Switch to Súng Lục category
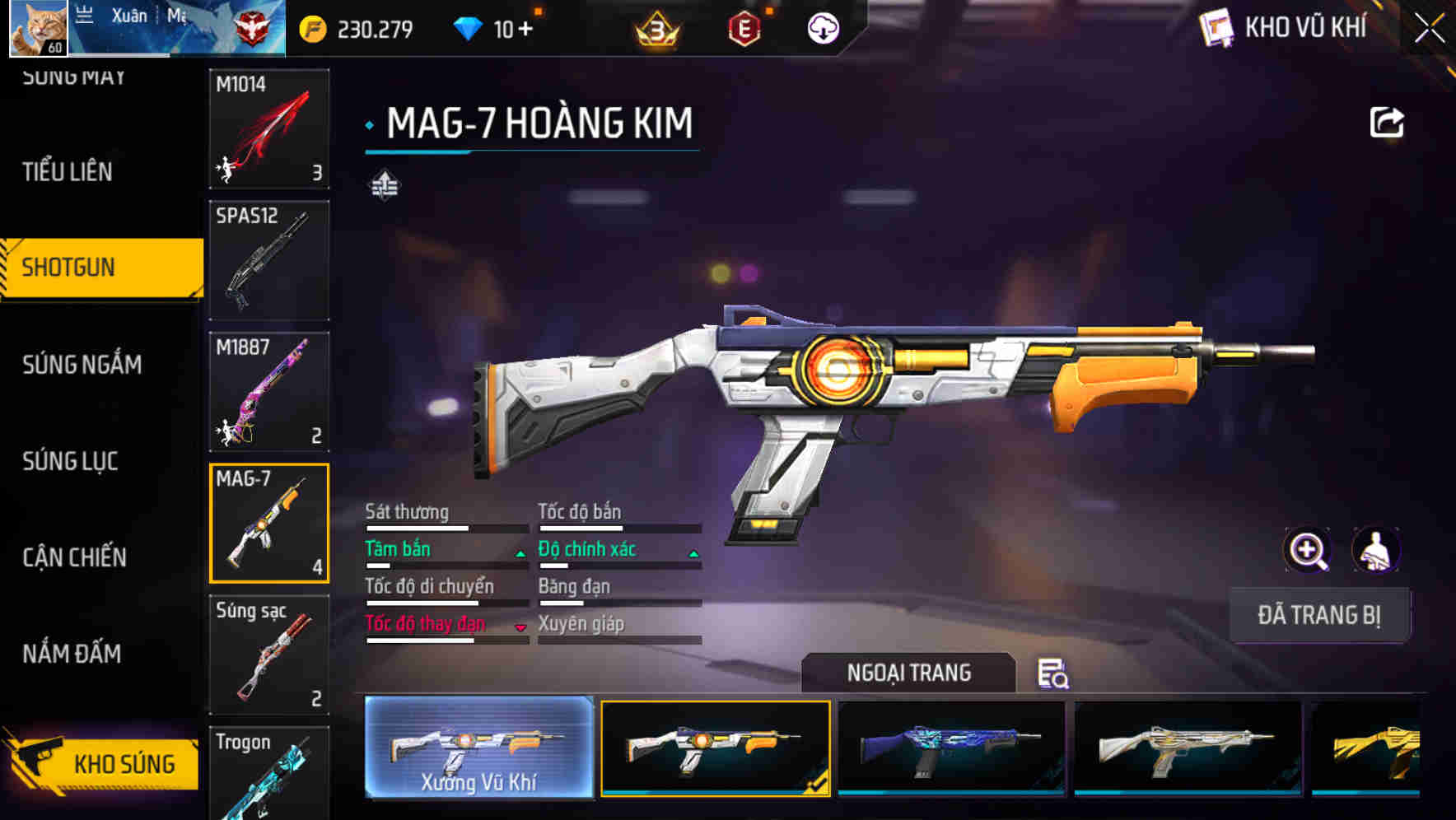Image resolution: width=1456 pixels, height=820 pixels. [x=70, y=461]
